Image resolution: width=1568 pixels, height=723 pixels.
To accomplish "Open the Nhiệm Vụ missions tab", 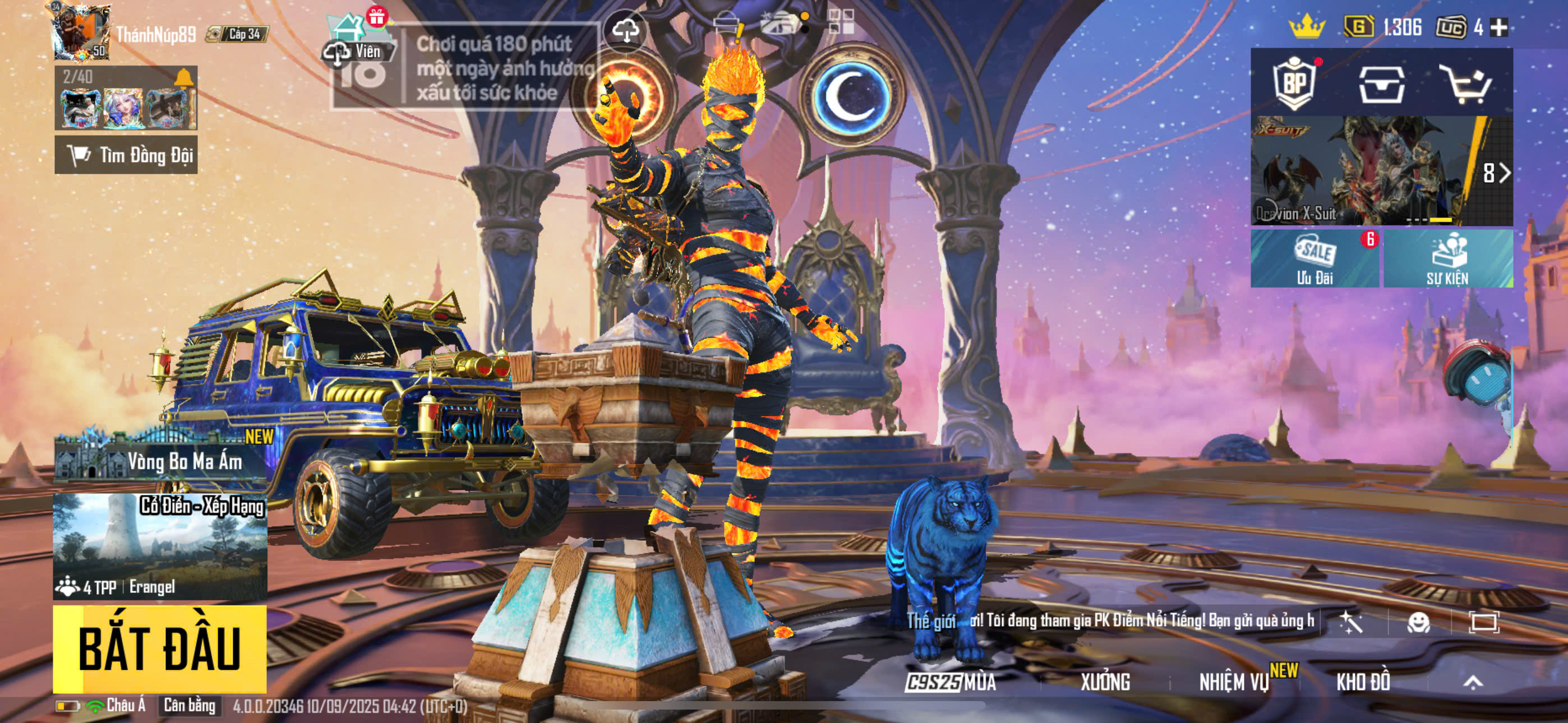I will (1234, 682).
